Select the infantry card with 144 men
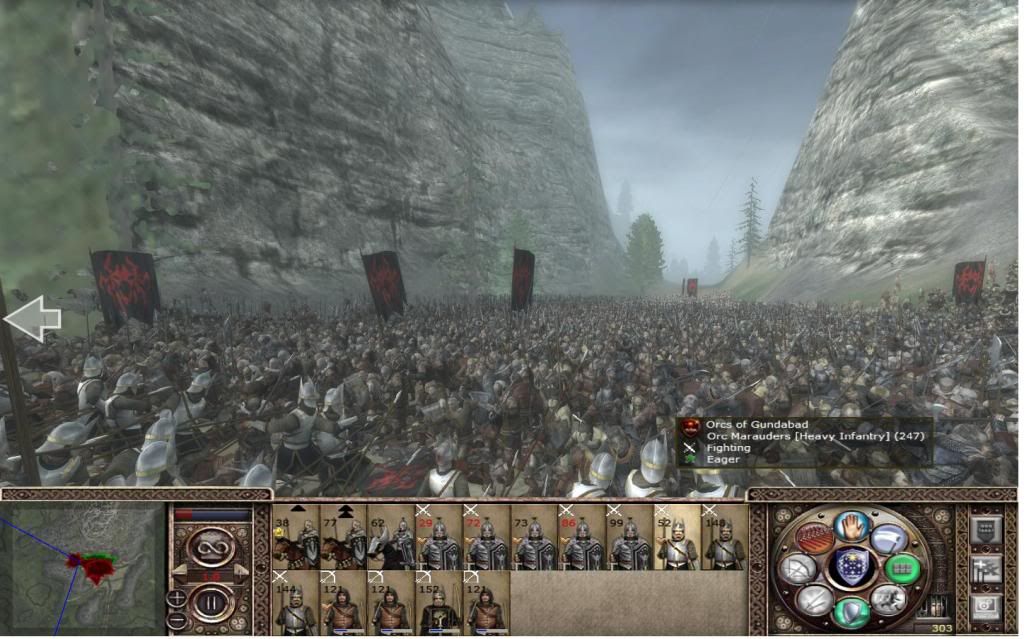This screenshot has height=639, width=1024. (296, 603)
